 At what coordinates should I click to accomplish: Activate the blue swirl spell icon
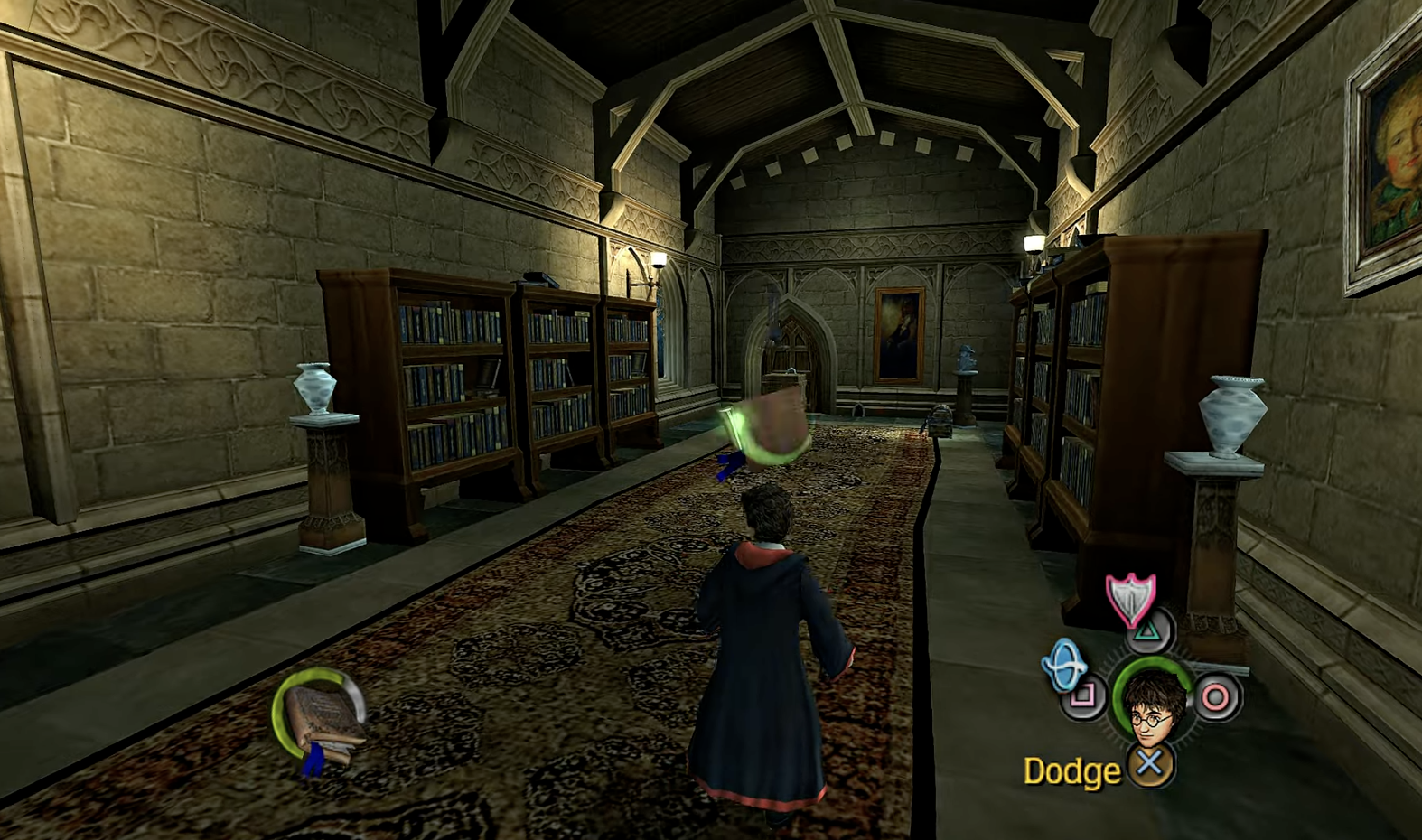(1064, 667)
